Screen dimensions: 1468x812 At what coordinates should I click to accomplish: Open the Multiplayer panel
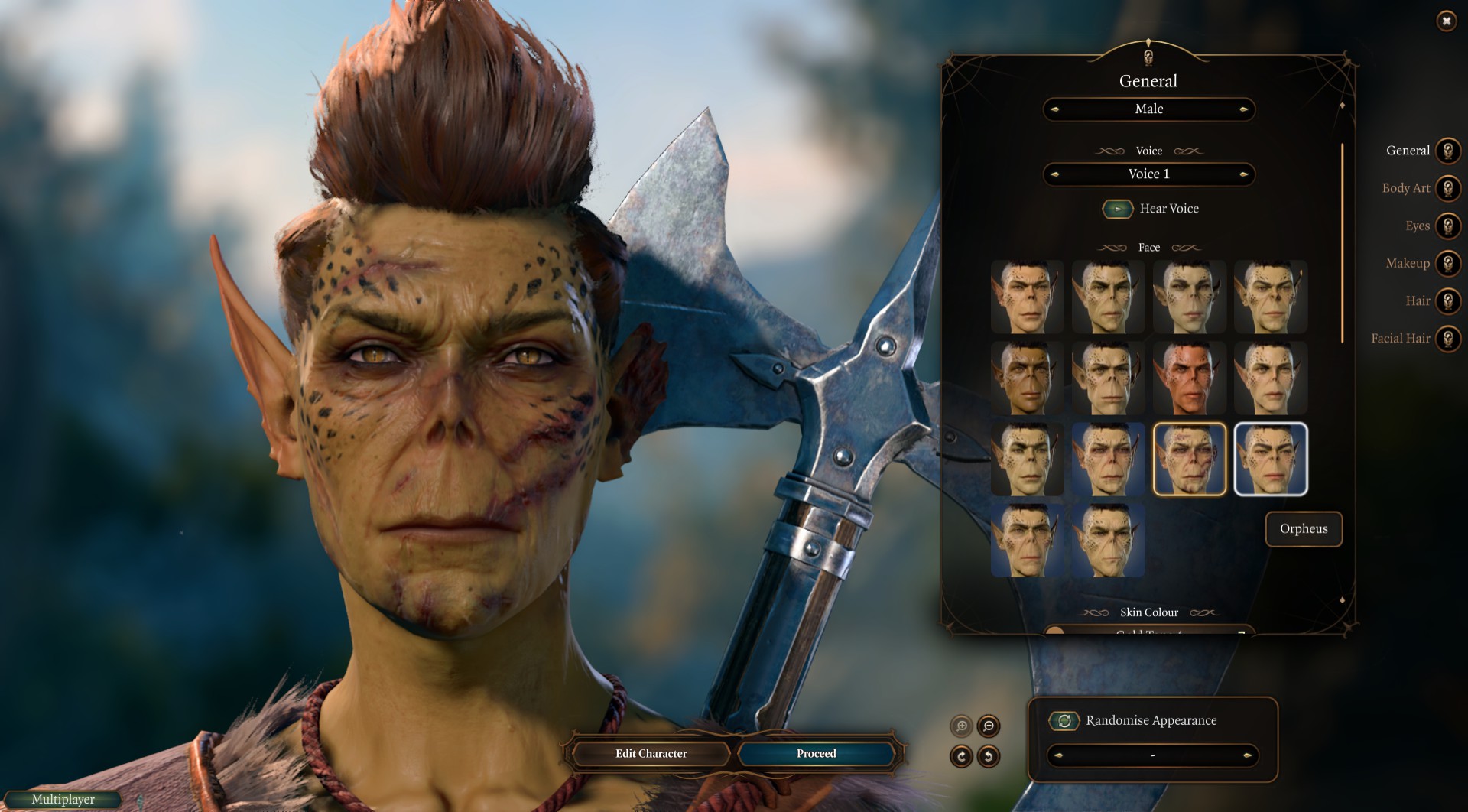[x=63, y=800]
